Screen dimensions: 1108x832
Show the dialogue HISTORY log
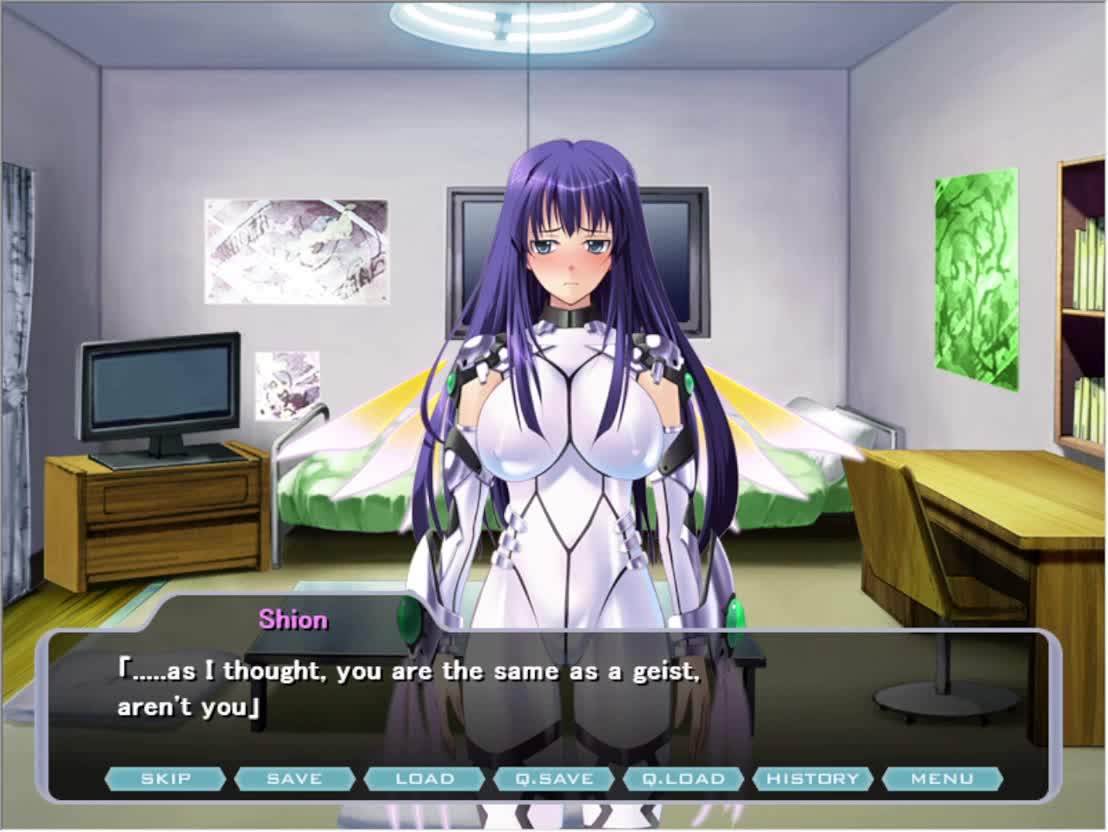click(813, 778)
